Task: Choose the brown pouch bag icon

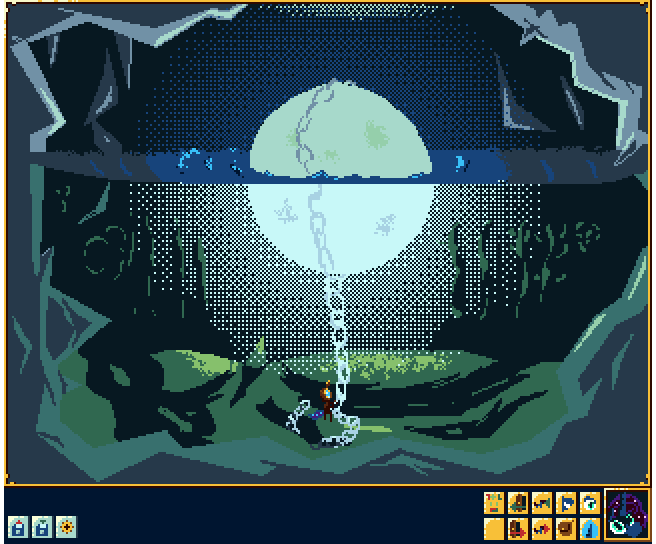Action: point(566,527)
